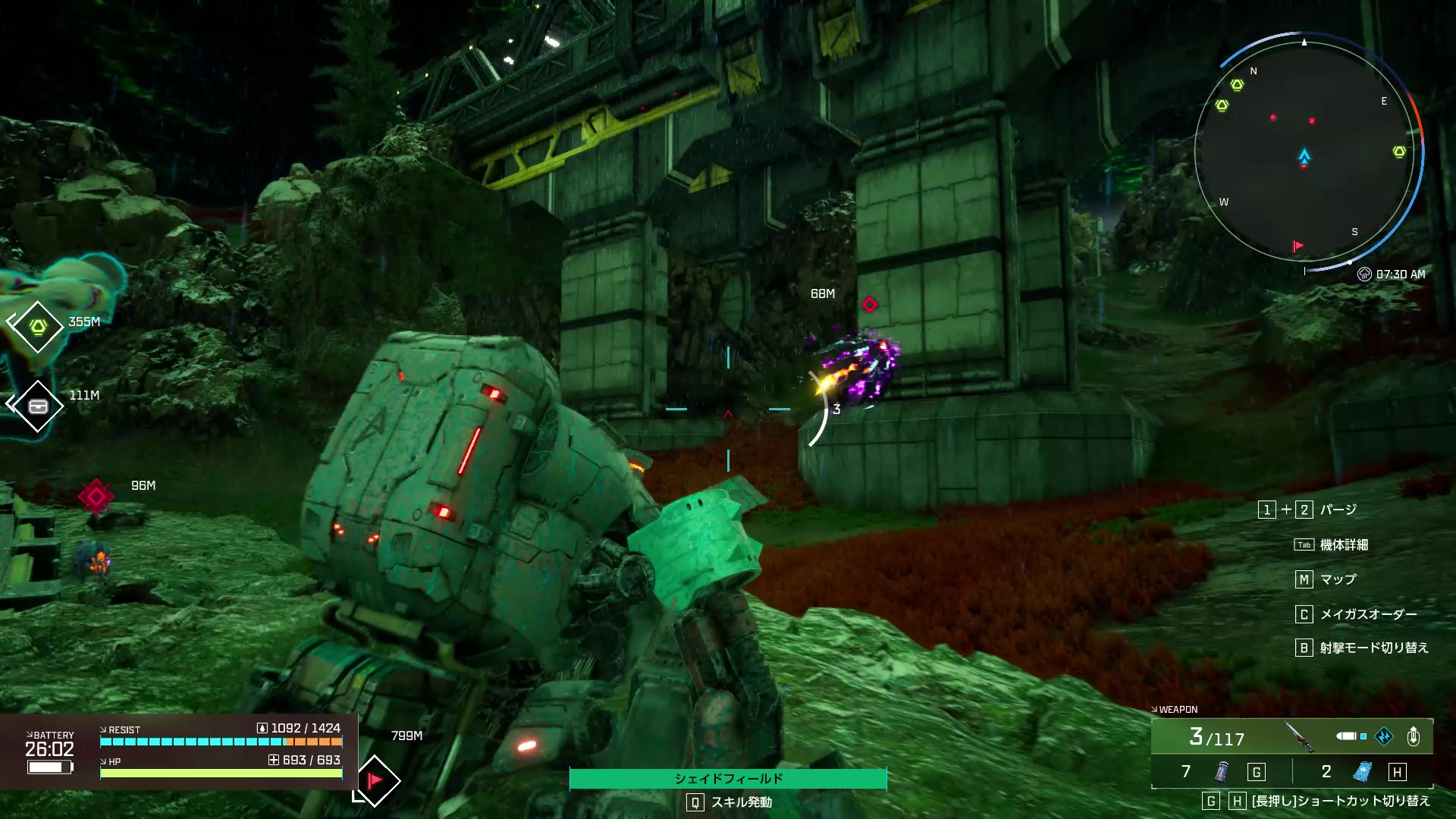The image size is (1456, 819).
Task: Select the container waypoint icon at 111M
Action: click(x=37, y=406)
